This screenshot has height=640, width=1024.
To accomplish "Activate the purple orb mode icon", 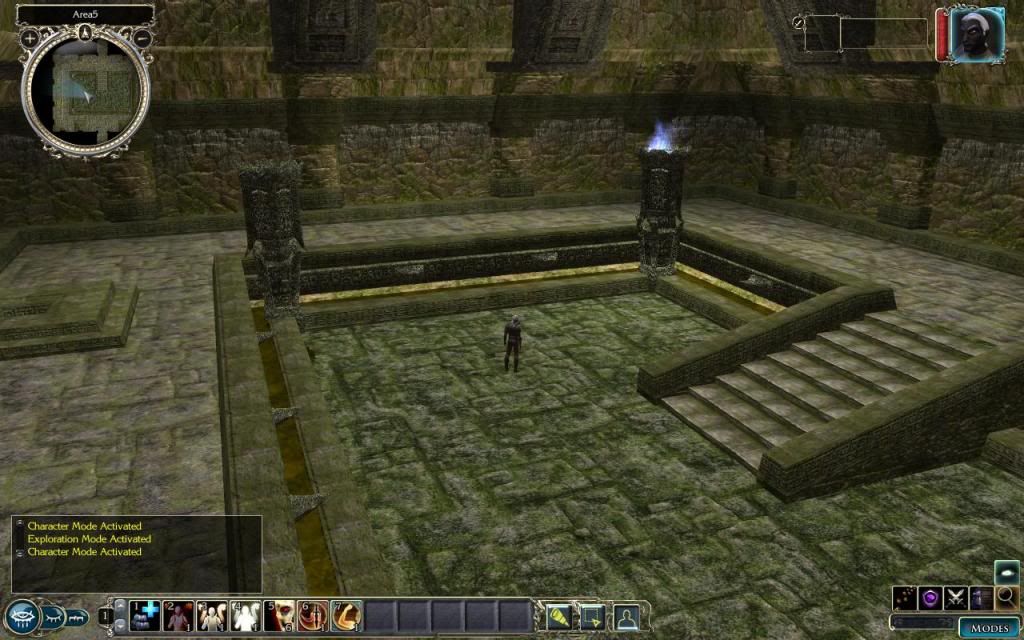I will 931,598.
